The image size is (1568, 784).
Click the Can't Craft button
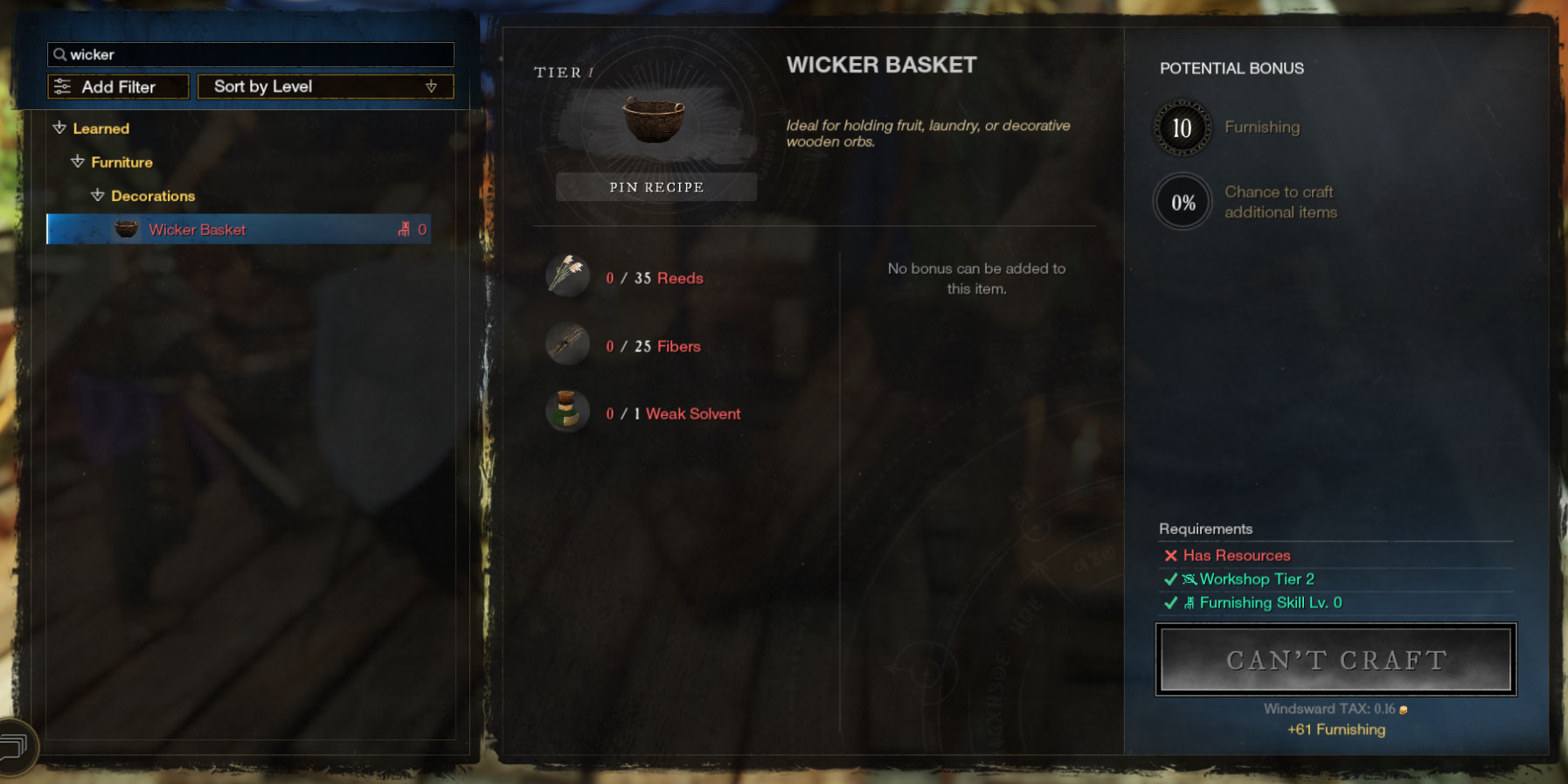pyautogui.click(x=1335, y=660)
